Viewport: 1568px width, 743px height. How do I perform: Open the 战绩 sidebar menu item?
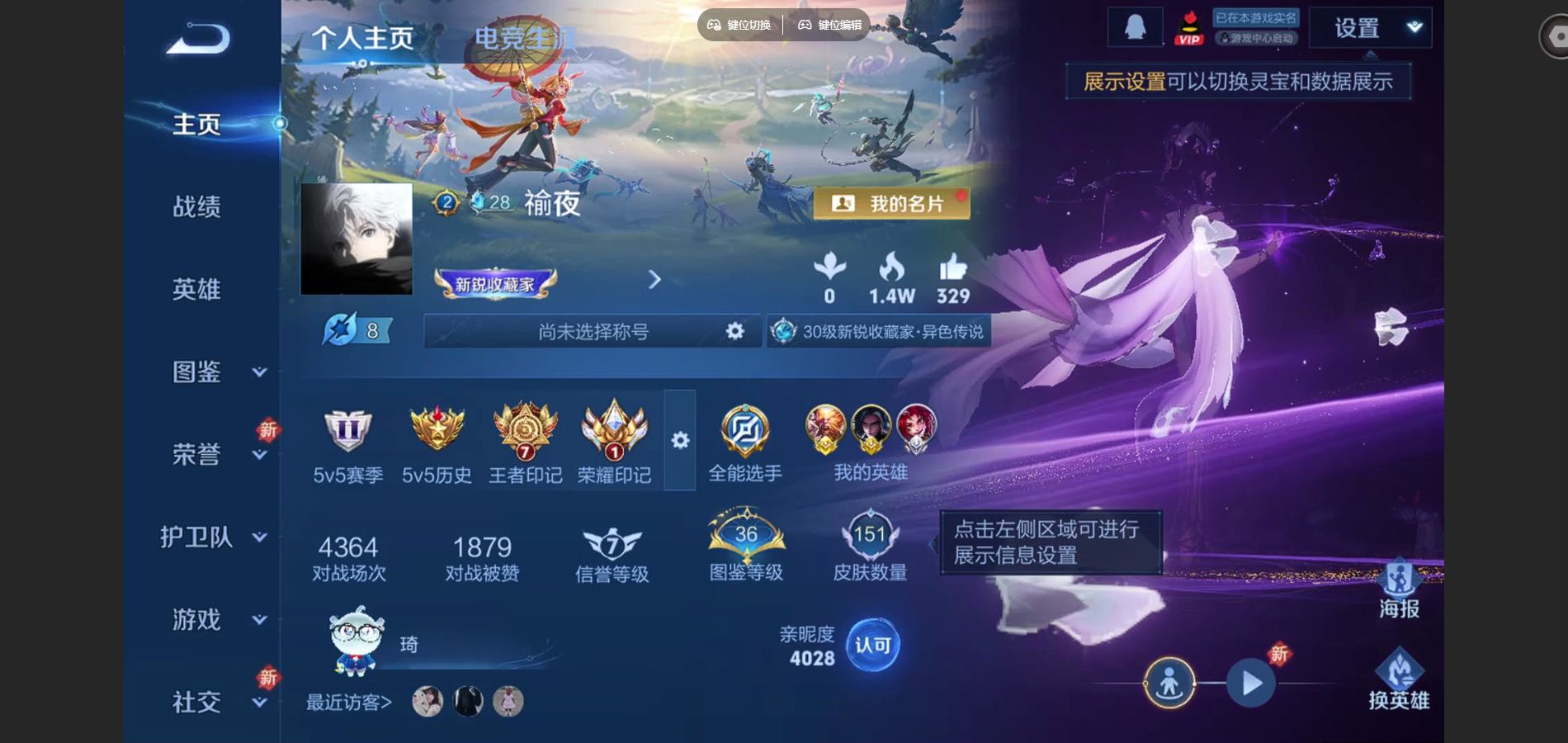pos(198,206)
